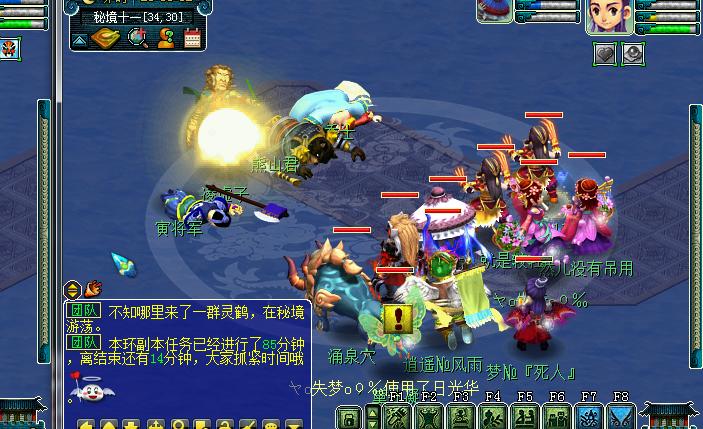Open the helper icon with question mark
This screenshot has height=429, width=703.
pyautogui.click(x=166, y=39)
